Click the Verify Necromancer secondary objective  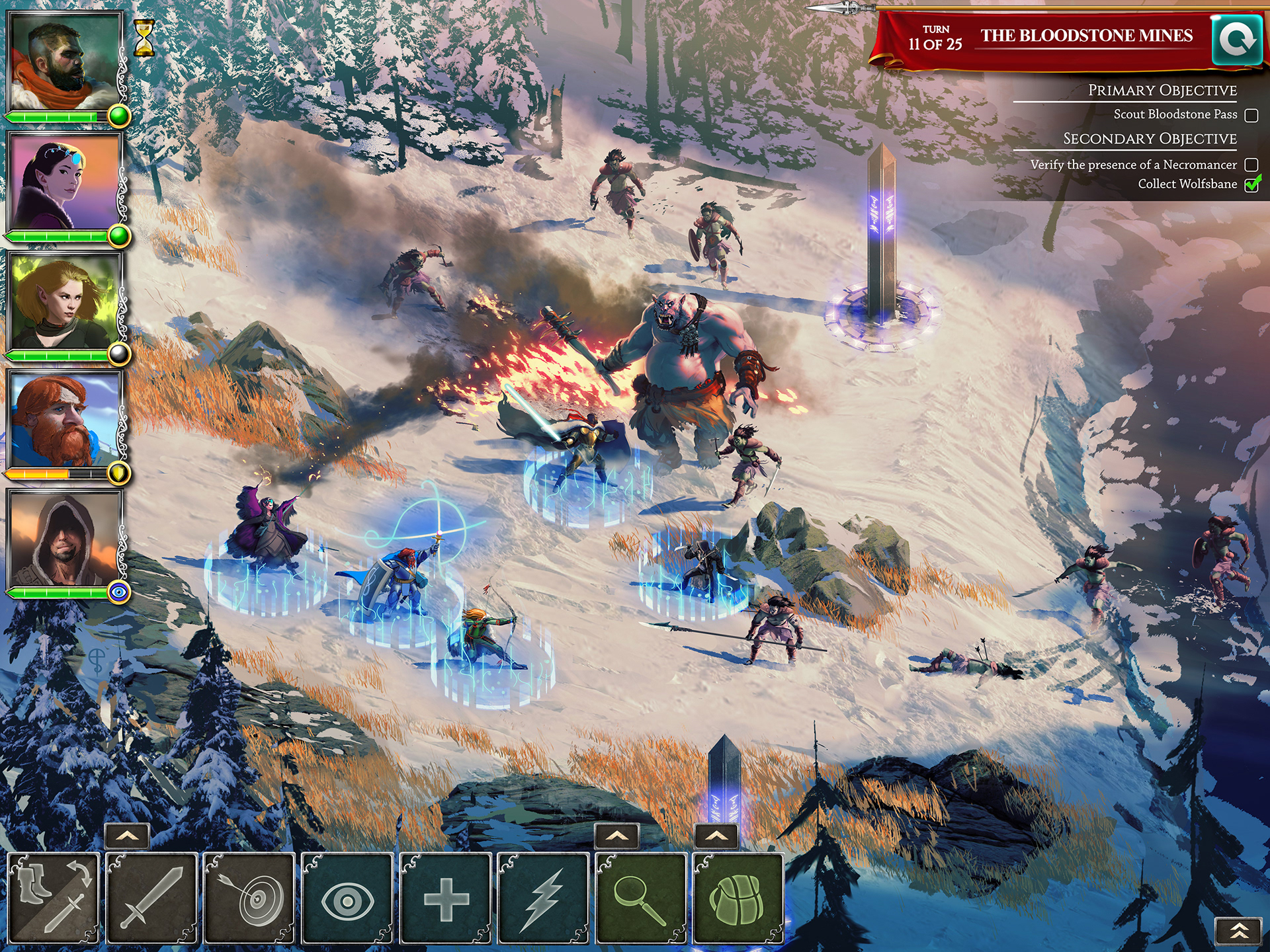1134,165
